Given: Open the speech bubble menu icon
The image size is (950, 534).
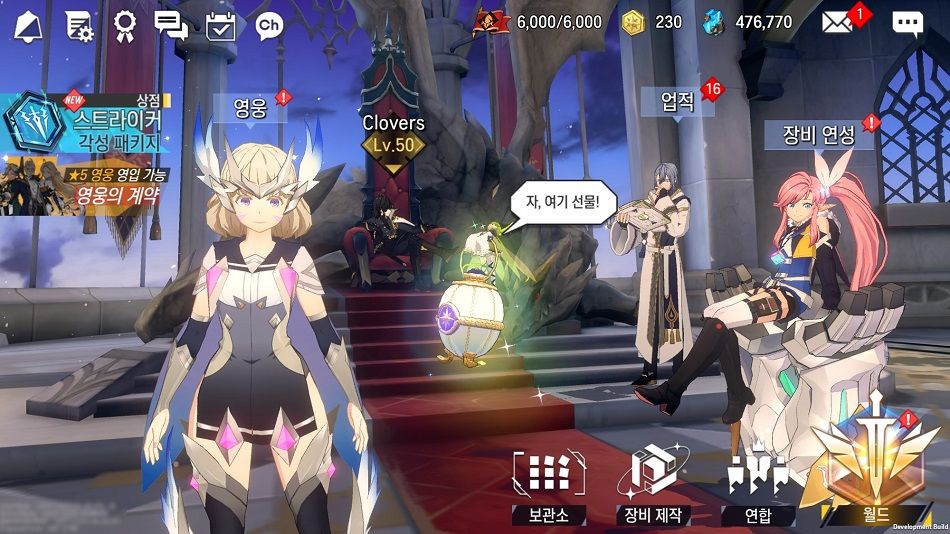Looking at the screenshot, I should [x=907, y=23].
